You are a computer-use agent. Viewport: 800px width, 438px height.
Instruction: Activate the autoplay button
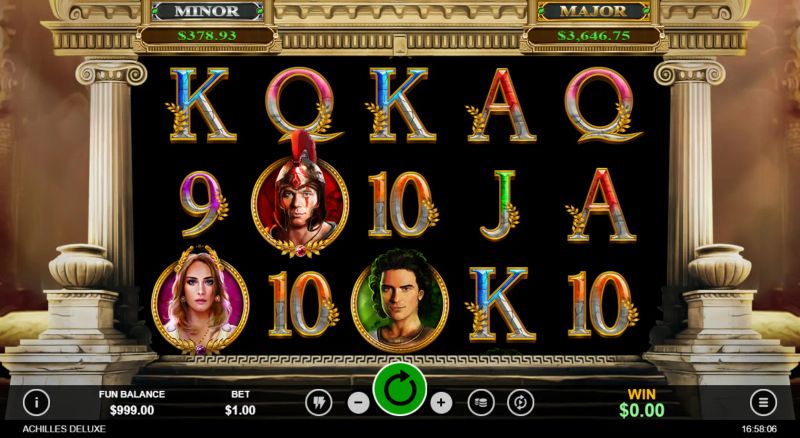[521, 402]
